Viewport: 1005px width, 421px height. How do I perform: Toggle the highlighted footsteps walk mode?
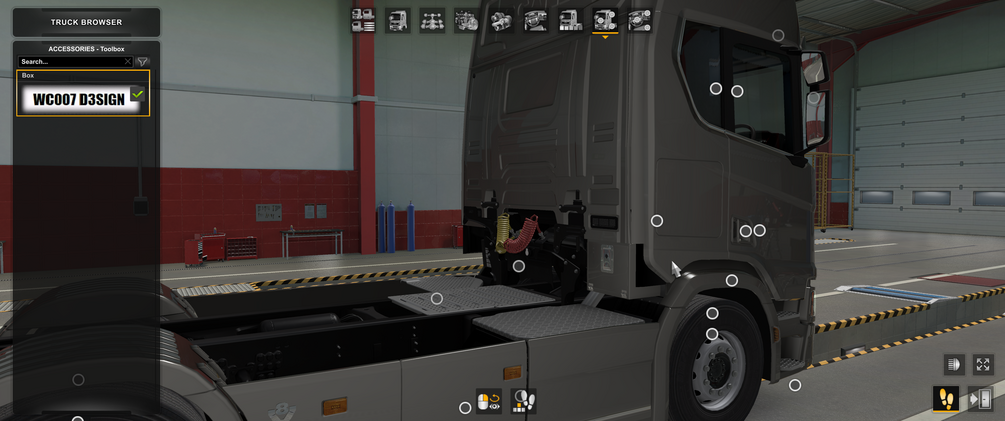(x=945, y=399)
